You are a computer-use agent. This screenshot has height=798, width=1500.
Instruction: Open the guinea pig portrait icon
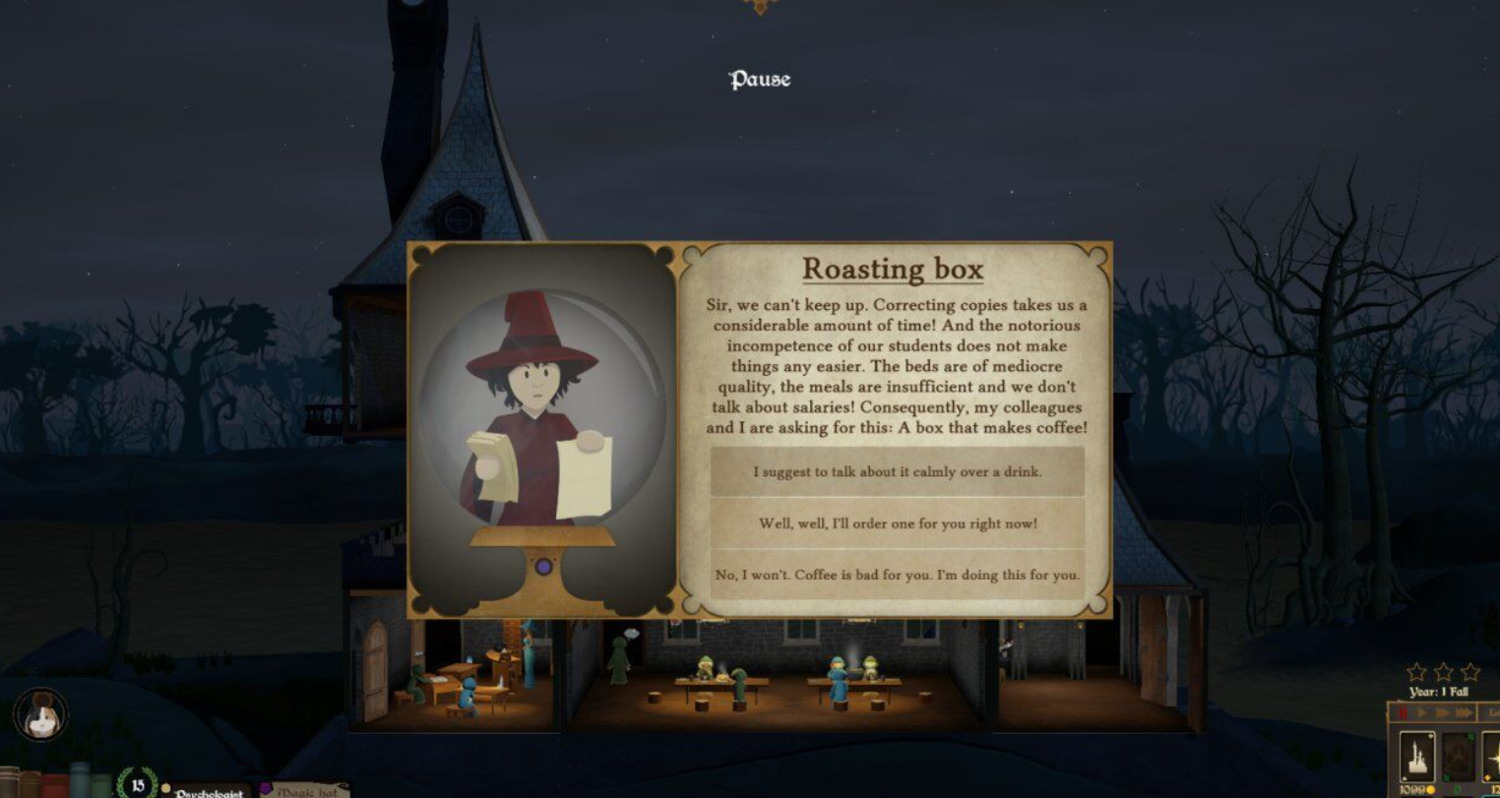pyautogui.click(x=41, y=715)
